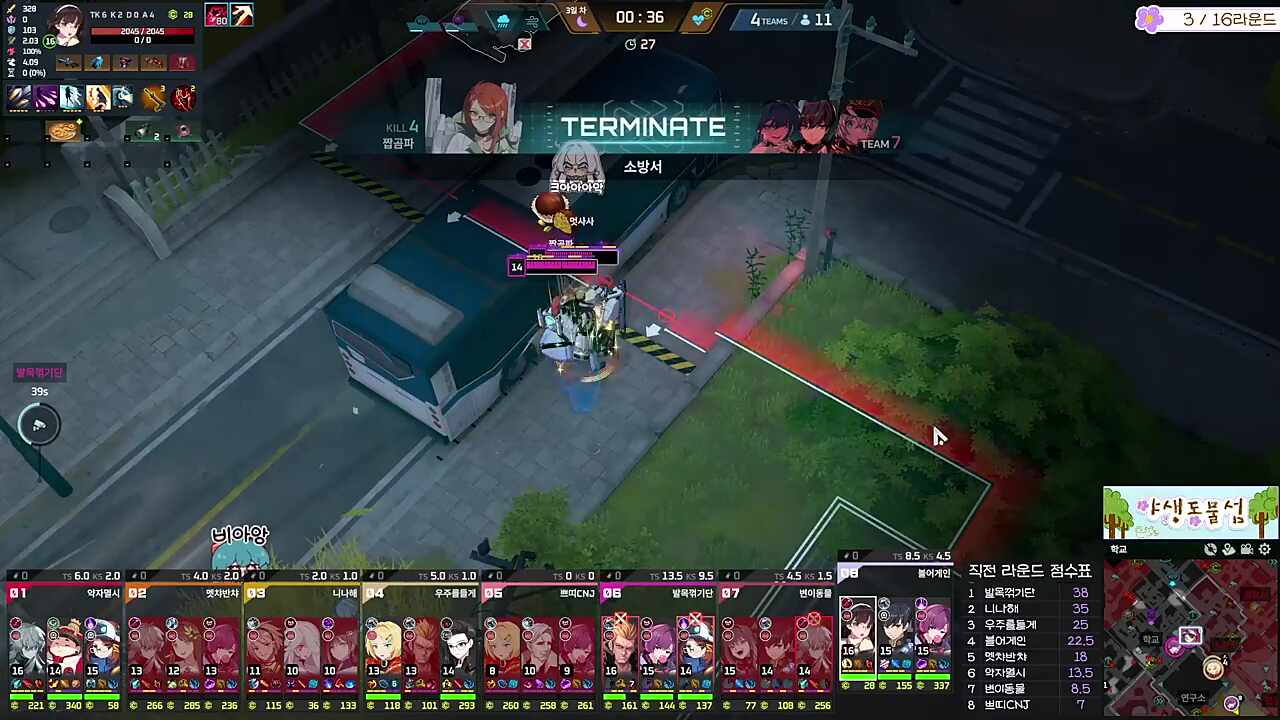This screenshot has width=1280, height=720.
Task: Toggle the round directed-camera button on the left
Action: coord(38,425)
